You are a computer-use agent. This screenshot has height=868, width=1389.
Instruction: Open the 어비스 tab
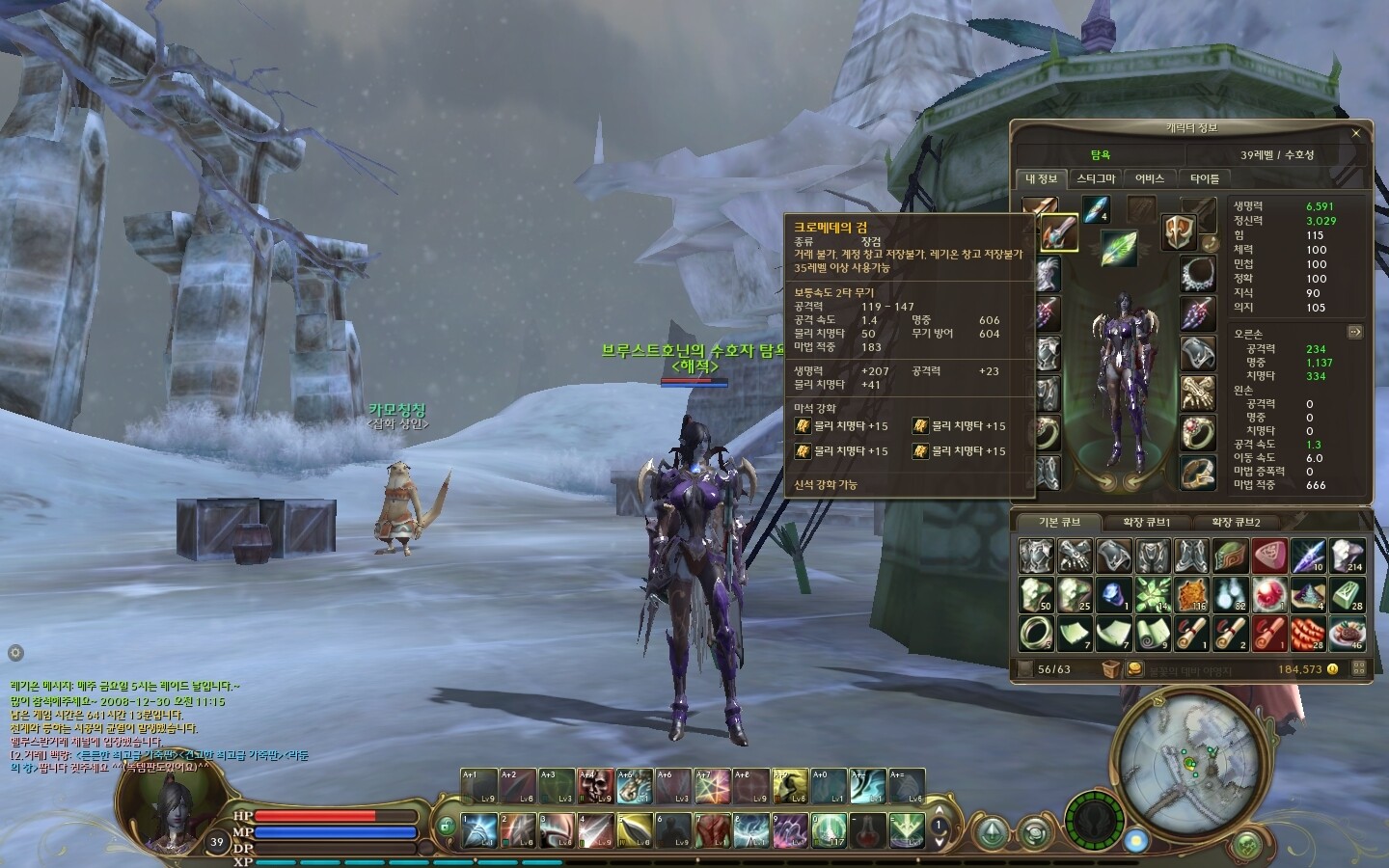coord(1150,178)
